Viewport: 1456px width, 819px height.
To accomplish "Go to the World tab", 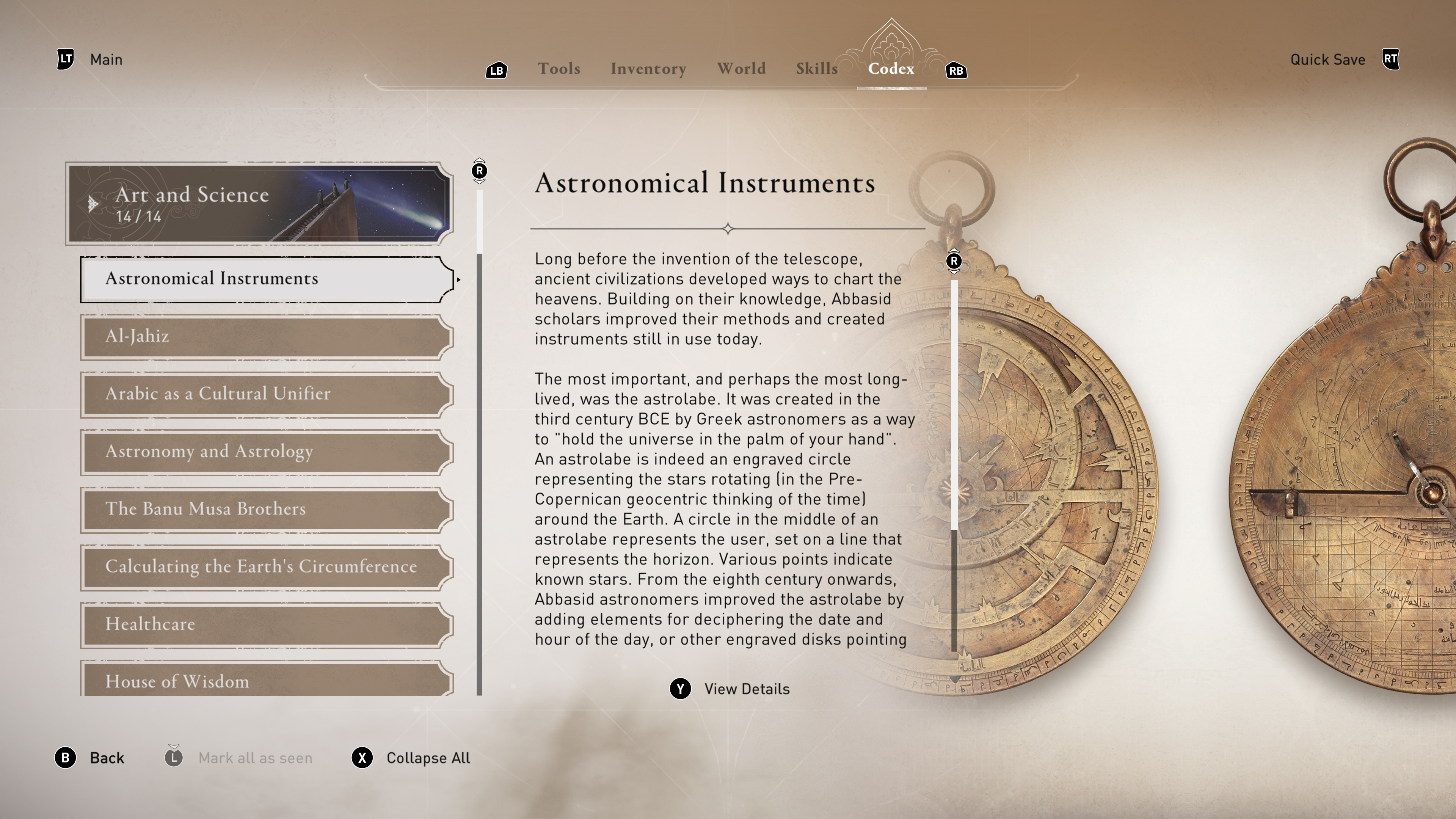I will click(741, 69).
